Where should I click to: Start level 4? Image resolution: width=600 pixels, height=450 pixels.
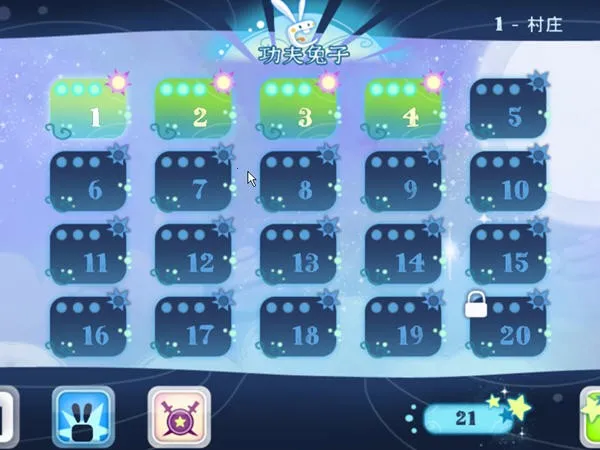pyautogui.click(x=404, y=110)
